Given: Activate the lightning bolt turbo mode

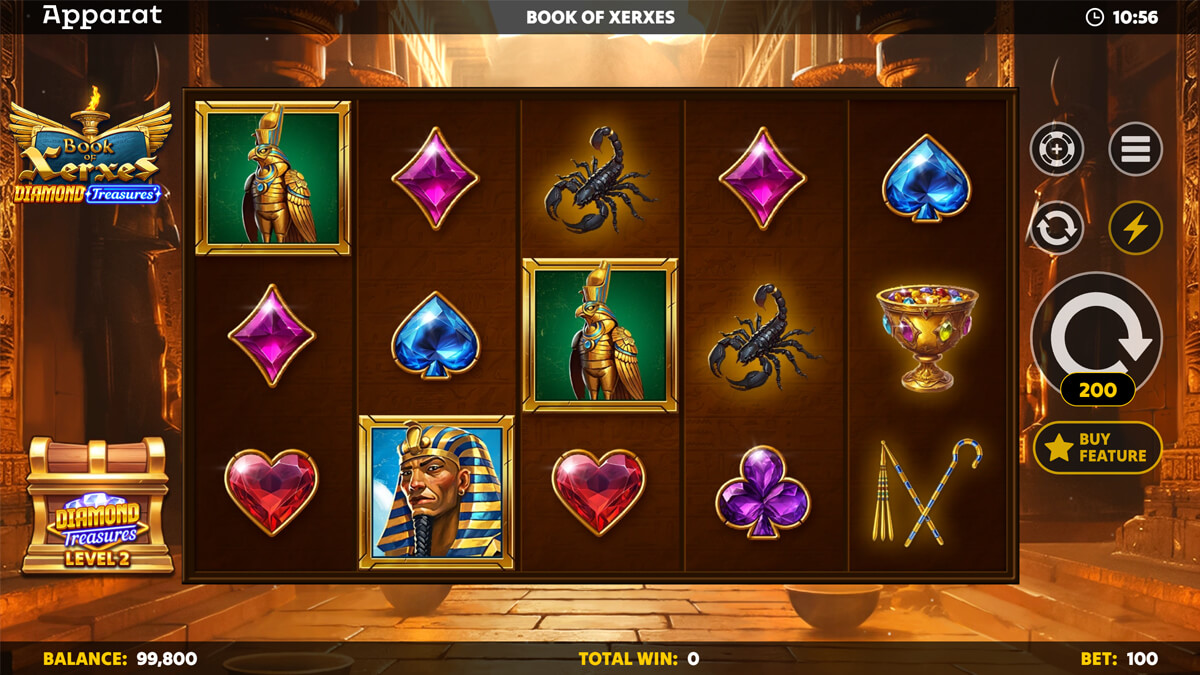Looking at the screenshot, I should pyautogui.click(x=1135, y=228).
